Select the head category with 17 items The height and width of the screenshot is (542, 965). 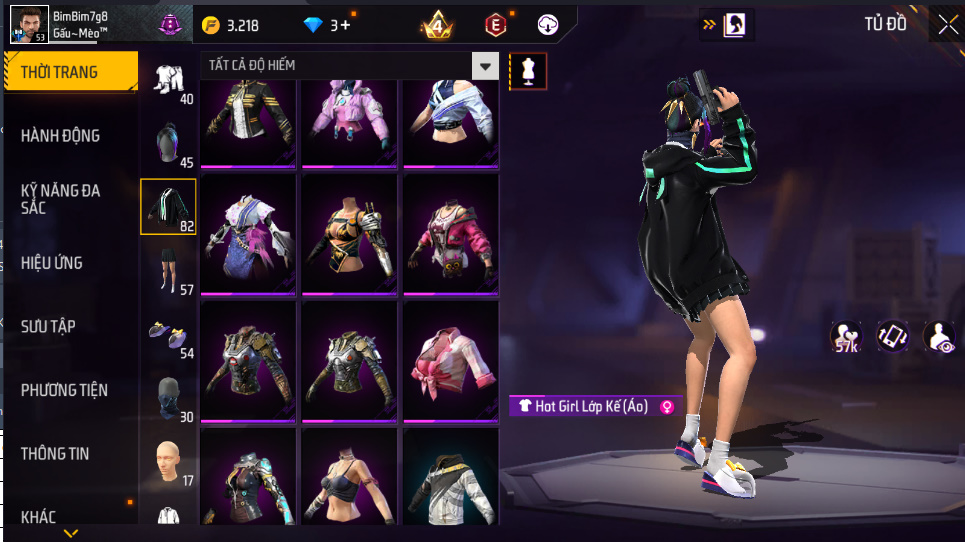168,461
